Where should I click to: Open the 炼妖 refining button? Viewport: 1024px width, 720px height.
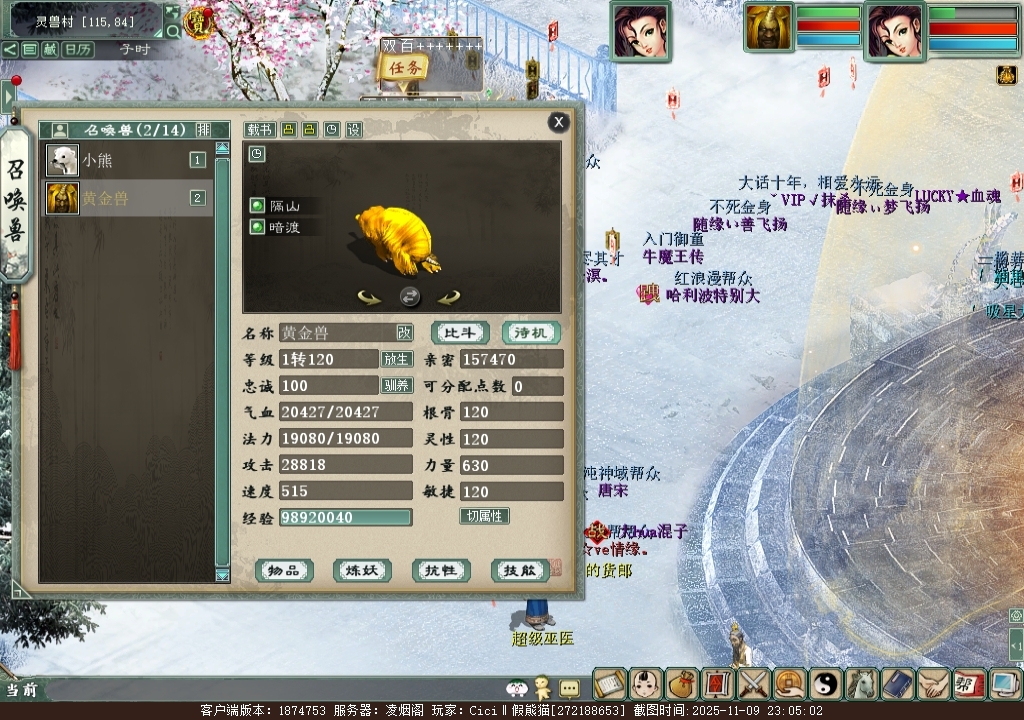pyautogui.click(x=362, y=570)
